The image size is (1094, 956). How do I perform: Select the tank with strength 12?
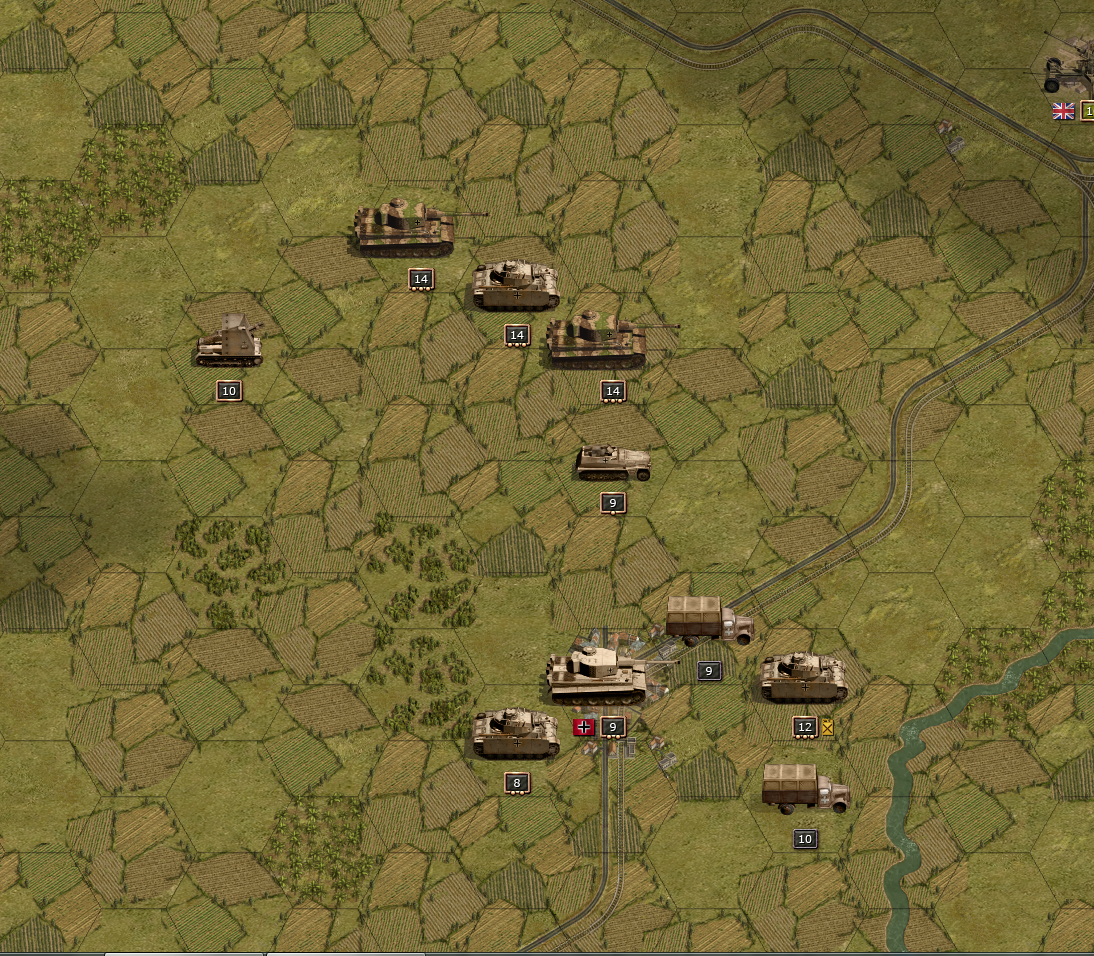click(803, 677)
